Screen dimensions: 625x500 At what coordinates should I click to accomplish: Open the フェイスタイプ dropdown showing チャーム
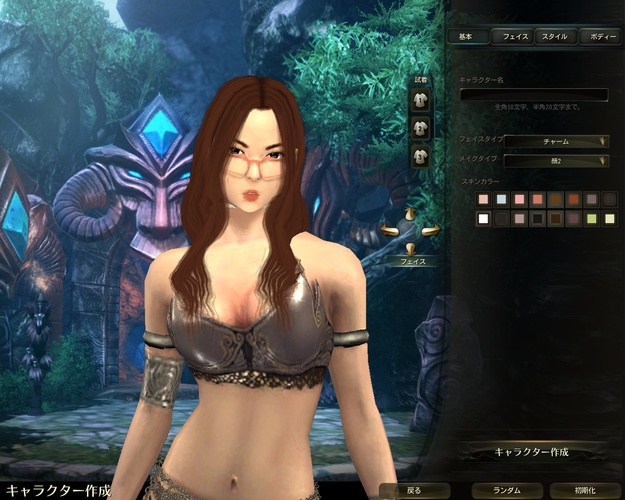pyautogui.click(x=556, y=141)
